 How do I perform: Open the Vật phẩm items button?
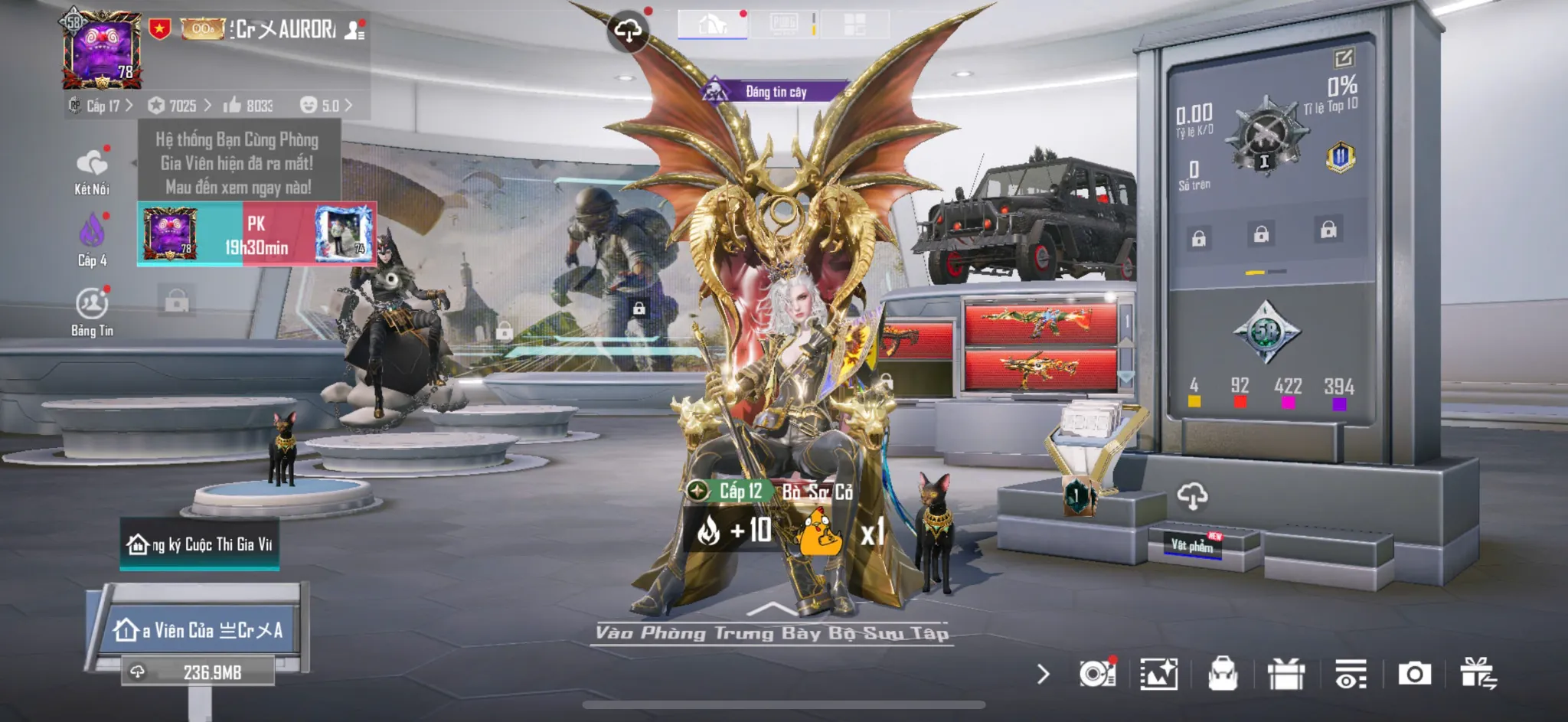pos(1192,545)
